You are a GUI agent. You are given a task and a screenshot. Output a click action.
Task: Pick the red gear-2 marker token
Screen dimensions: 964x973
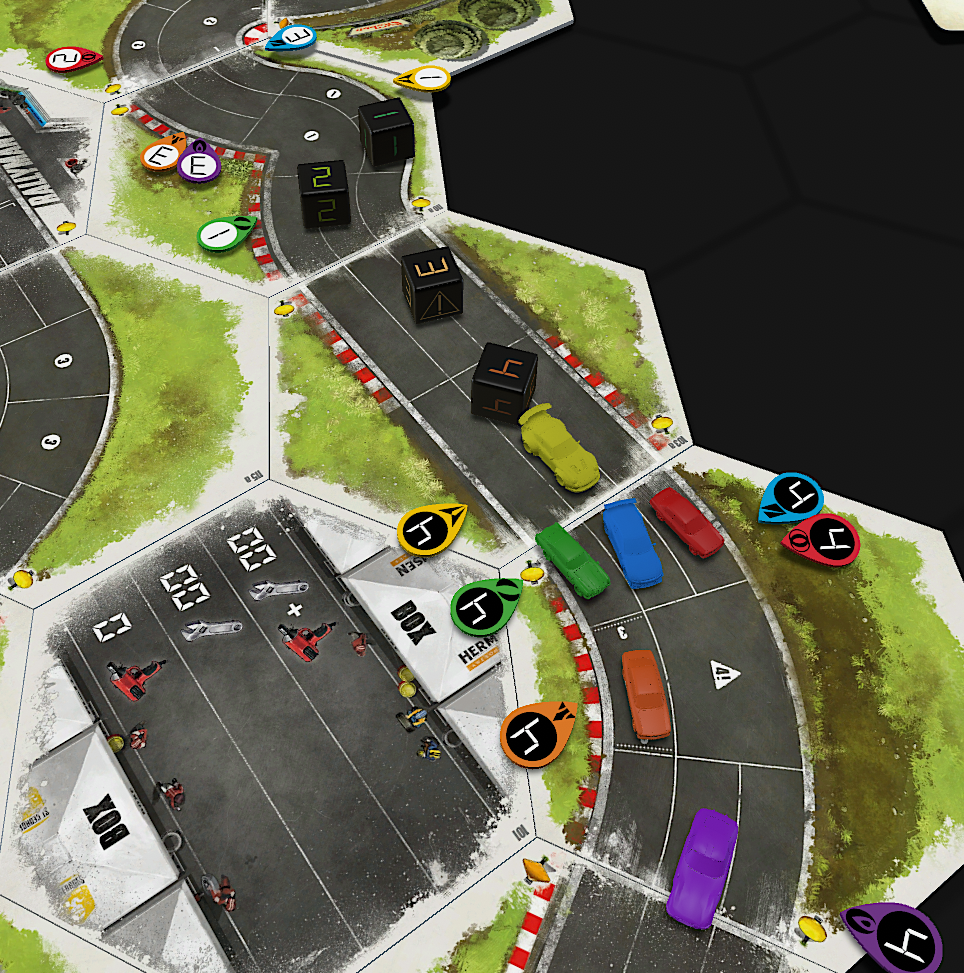click(72, 60)
